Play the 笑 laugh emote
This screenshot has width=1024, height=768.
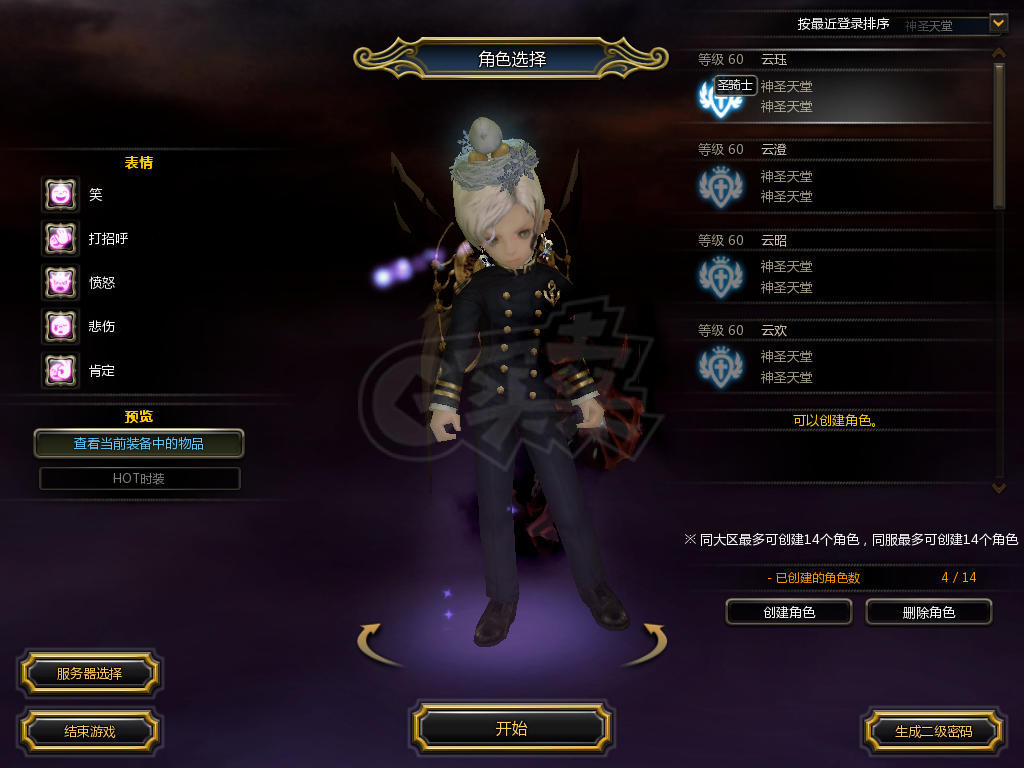(60, 194)
